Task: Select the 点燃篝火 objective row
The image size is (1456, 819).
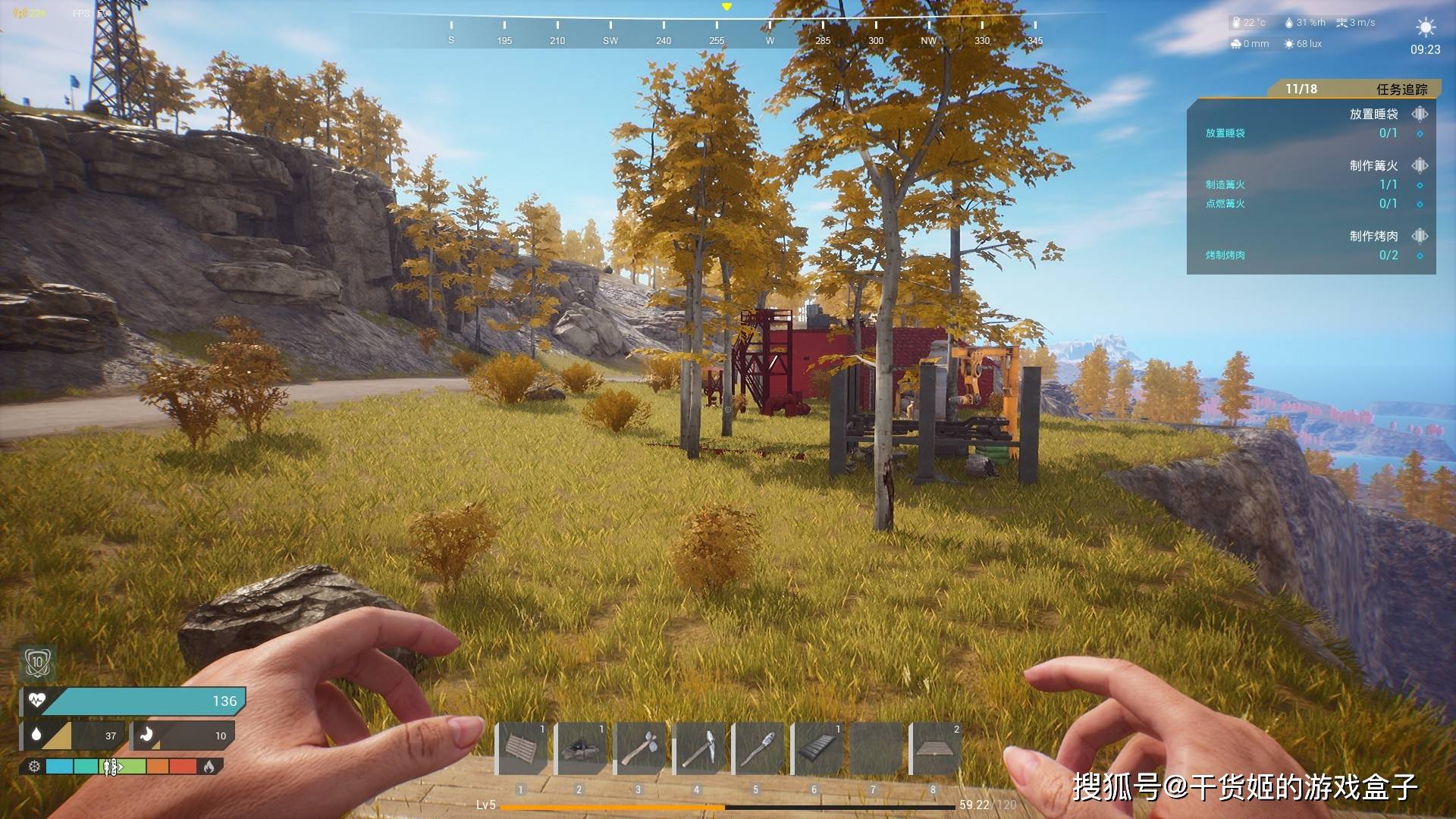Action: tap(1310, 203)
